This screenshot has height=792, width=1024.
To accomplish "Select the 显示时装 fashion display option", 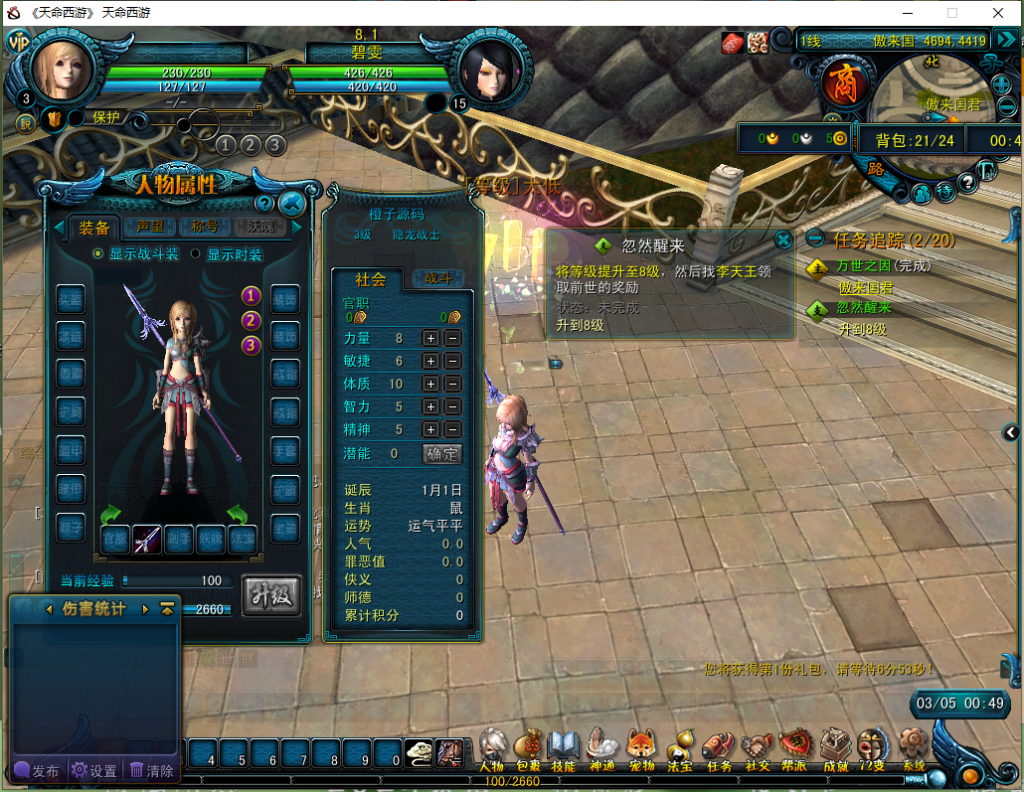I will [x=196, y=254].
